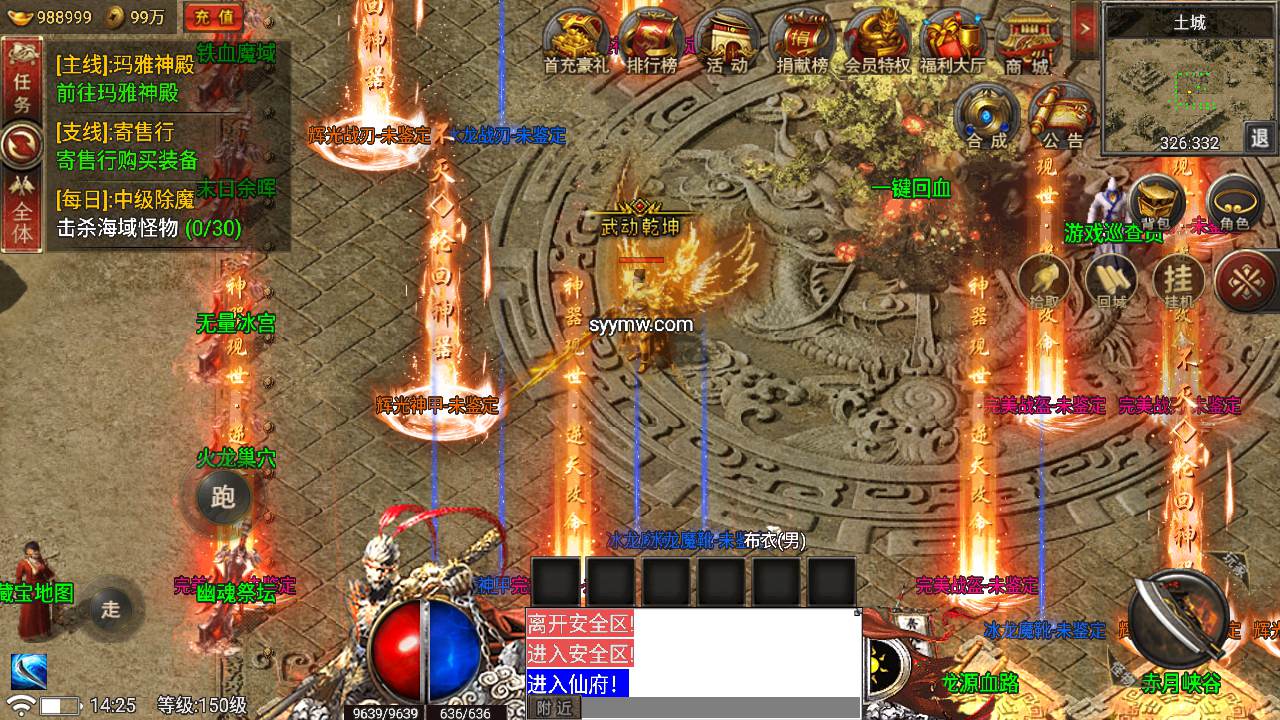1280x720 pixels.
Task: Open 会员特权 member privileges
Action: pyautogui.click(x=878, y=42)
